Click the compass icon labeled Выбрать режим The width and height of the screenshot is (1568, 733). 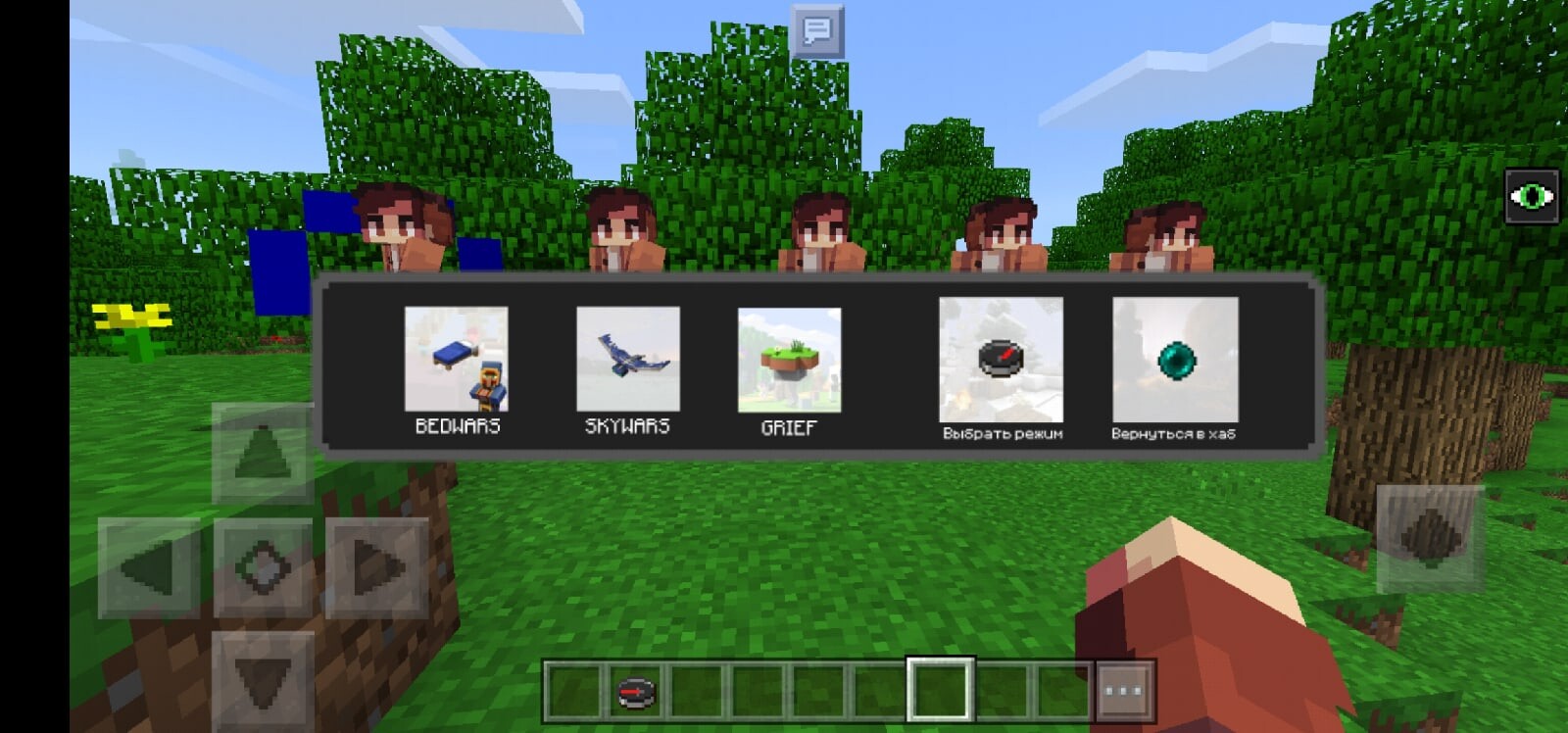click(x=1001, y=360)
